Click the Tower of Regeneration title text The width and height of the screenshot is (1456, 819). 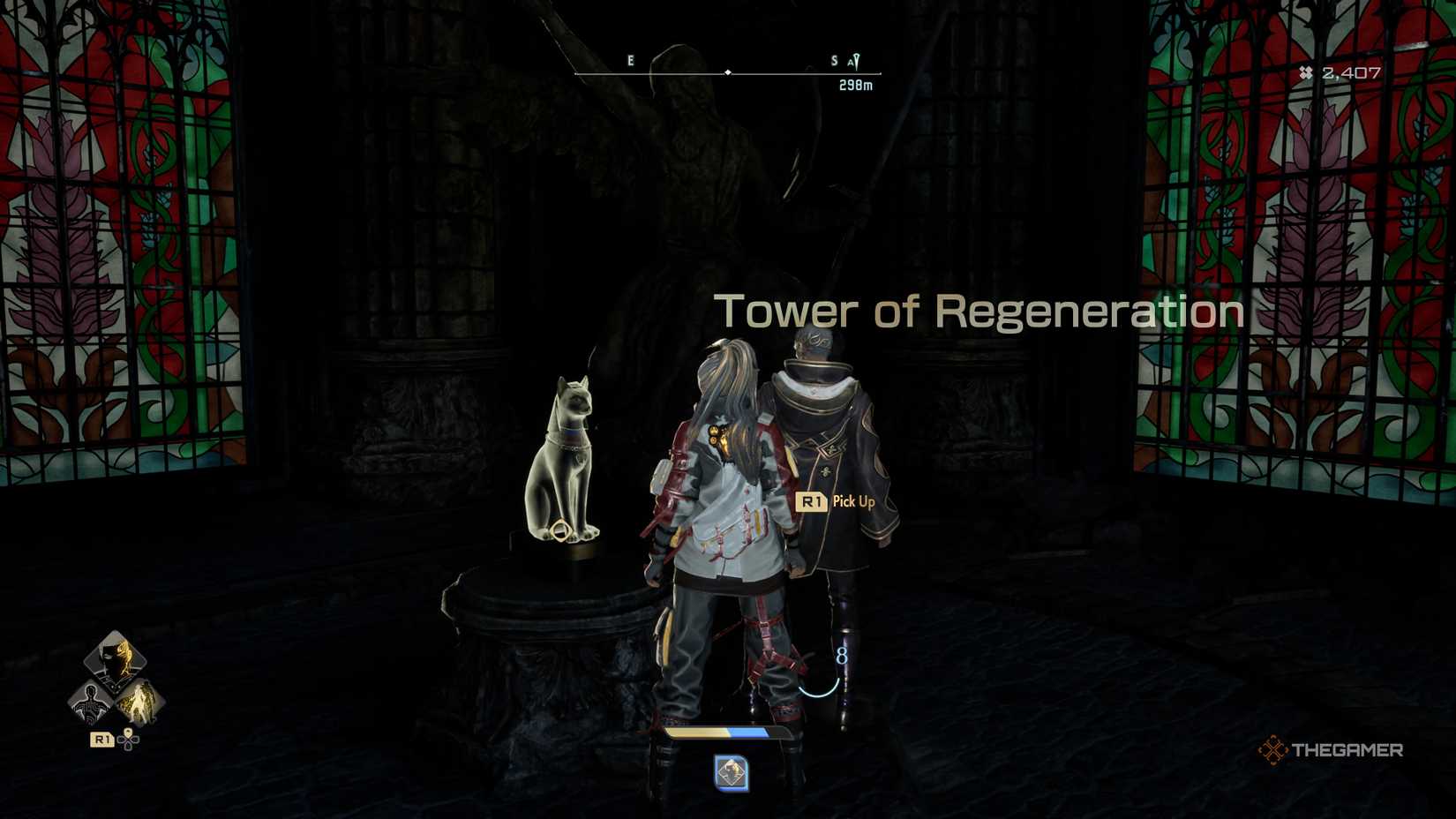981,311
